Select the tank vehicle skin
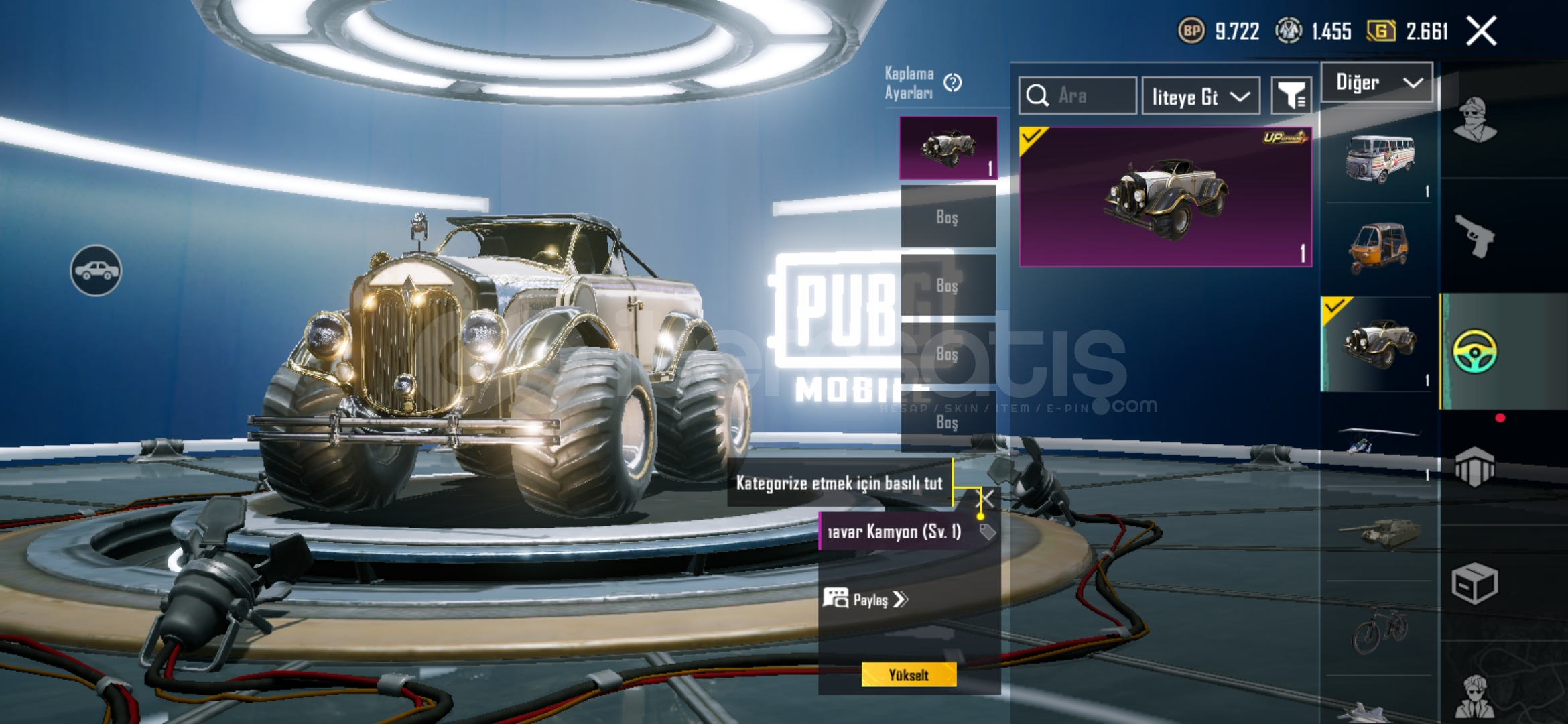Screen dimensions: 1568x724 [x=1379, y=533]
